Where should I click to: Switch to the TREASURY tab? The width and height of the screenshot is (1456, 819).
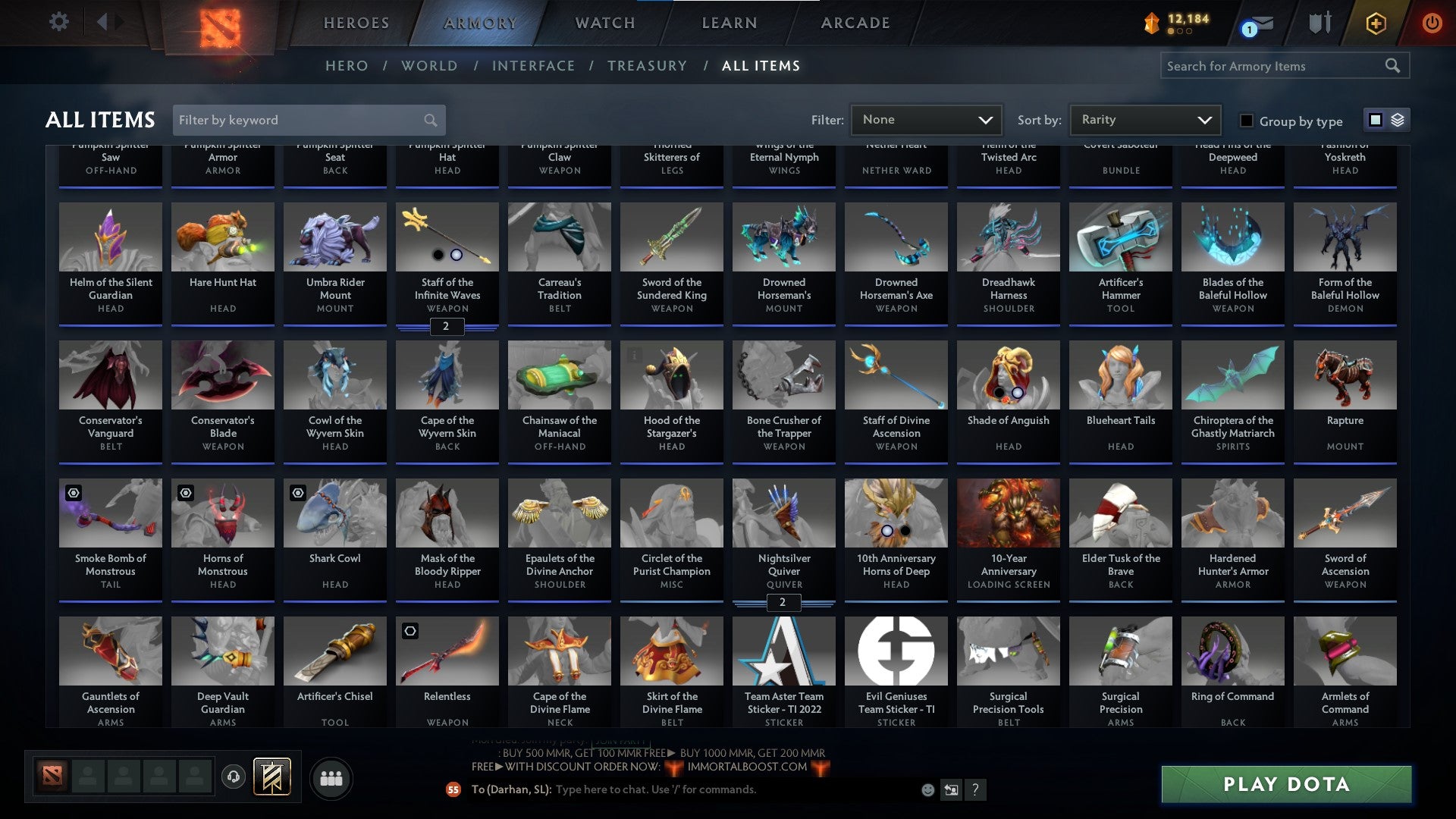648,66
